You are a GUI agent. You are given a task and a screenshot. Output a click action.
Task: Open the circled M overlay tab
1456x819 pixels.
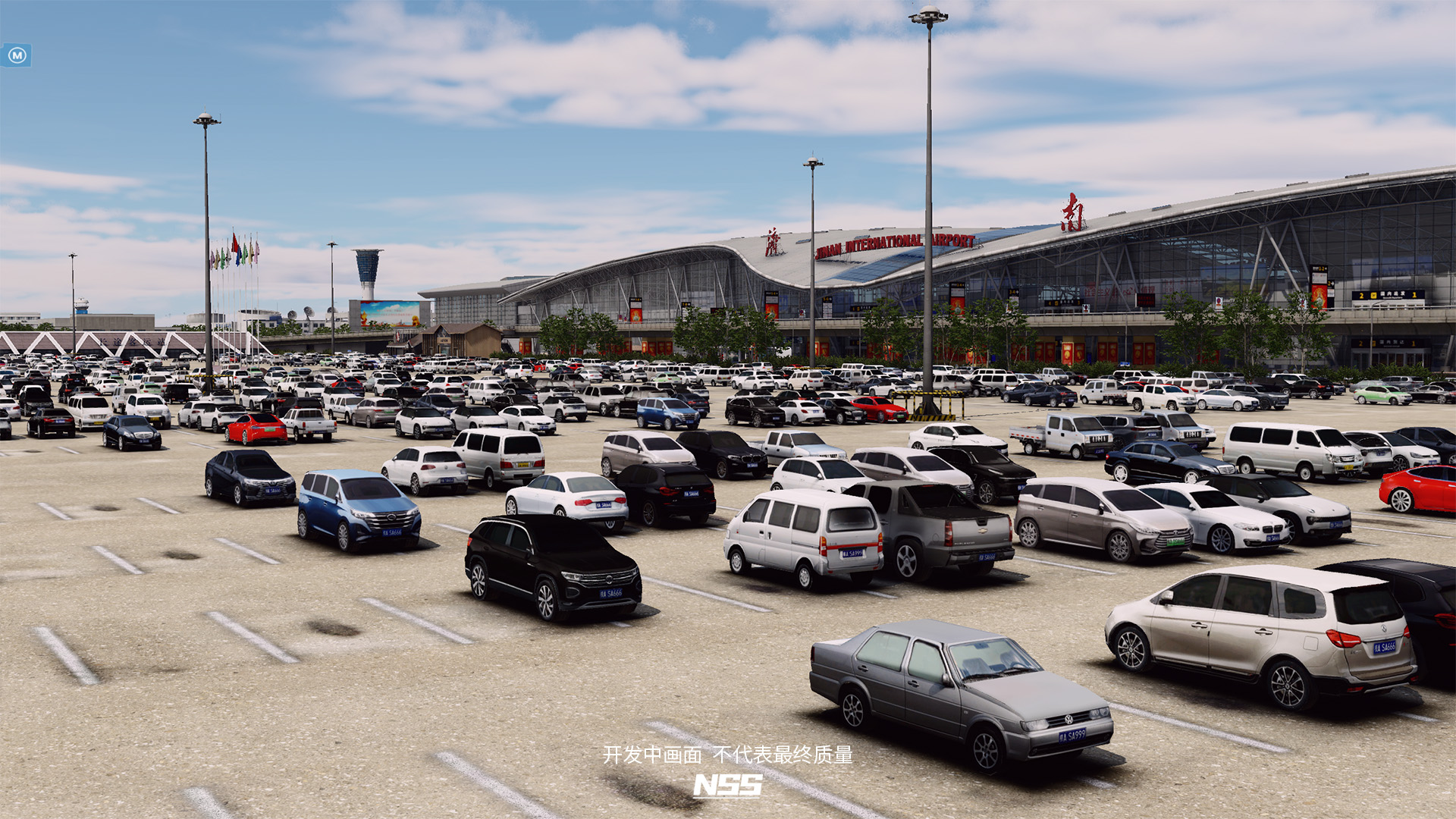[x=17, y=55]
